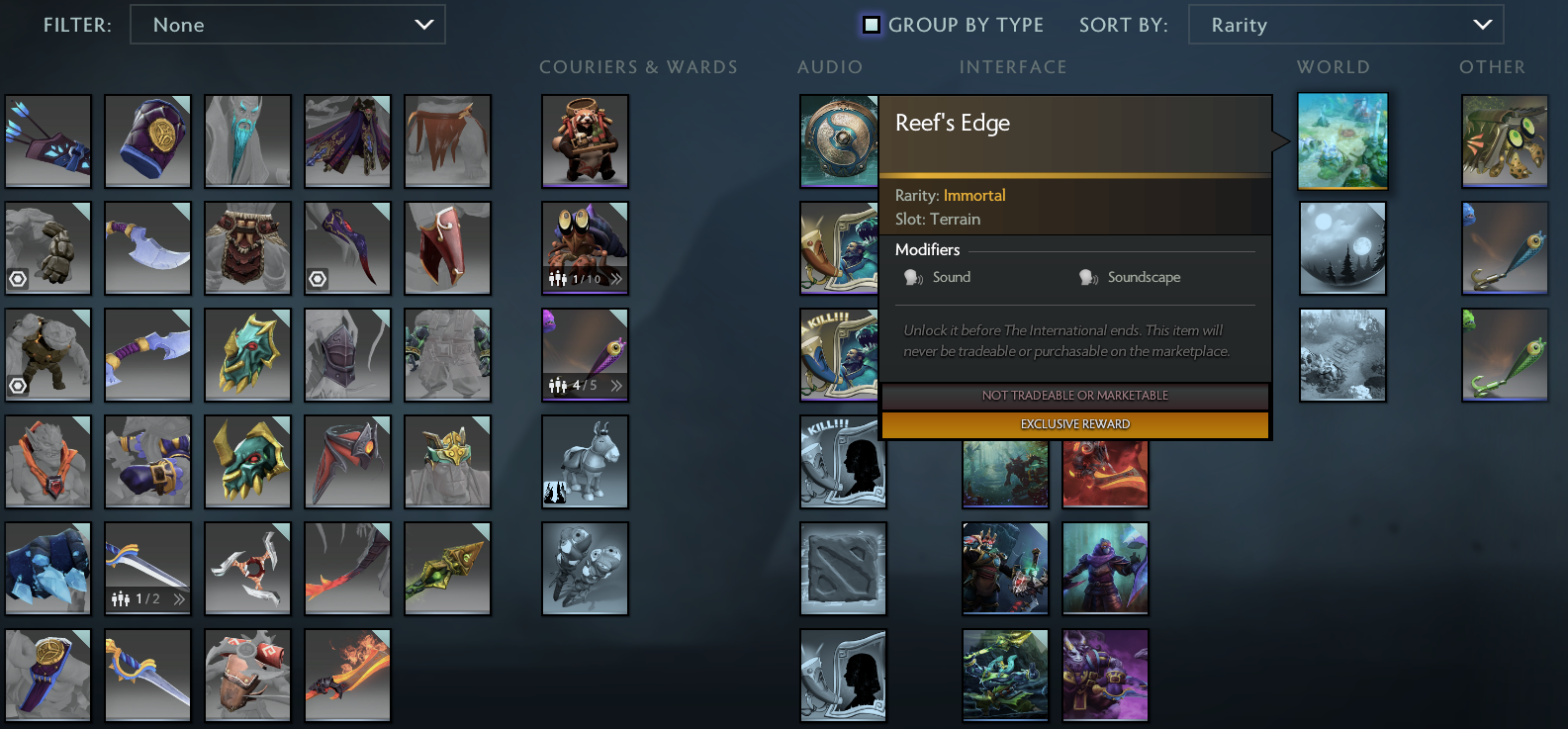The image size is (1568, 729).
Task: Click the NOT TRADEABLE OR MARKETABLE banner
Action: pyautogui.click(x=1074, y=396)
